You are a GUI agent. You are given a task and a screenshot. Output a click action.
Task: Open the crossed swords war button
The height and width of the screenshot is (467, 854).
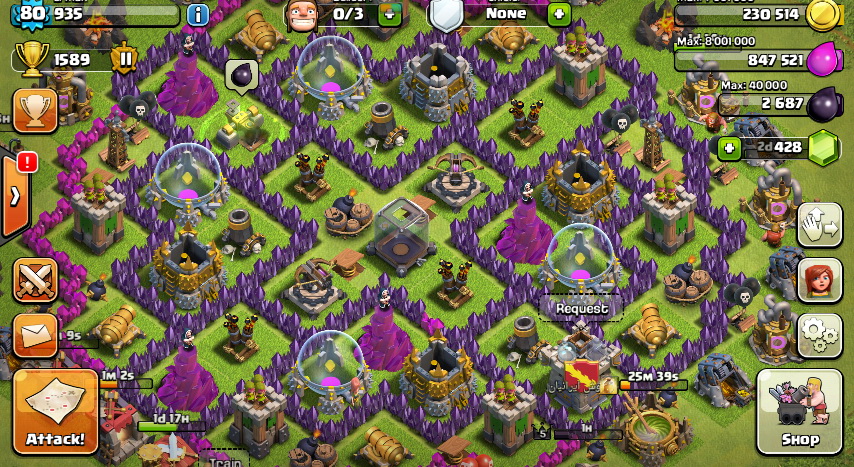click(35, 279)
